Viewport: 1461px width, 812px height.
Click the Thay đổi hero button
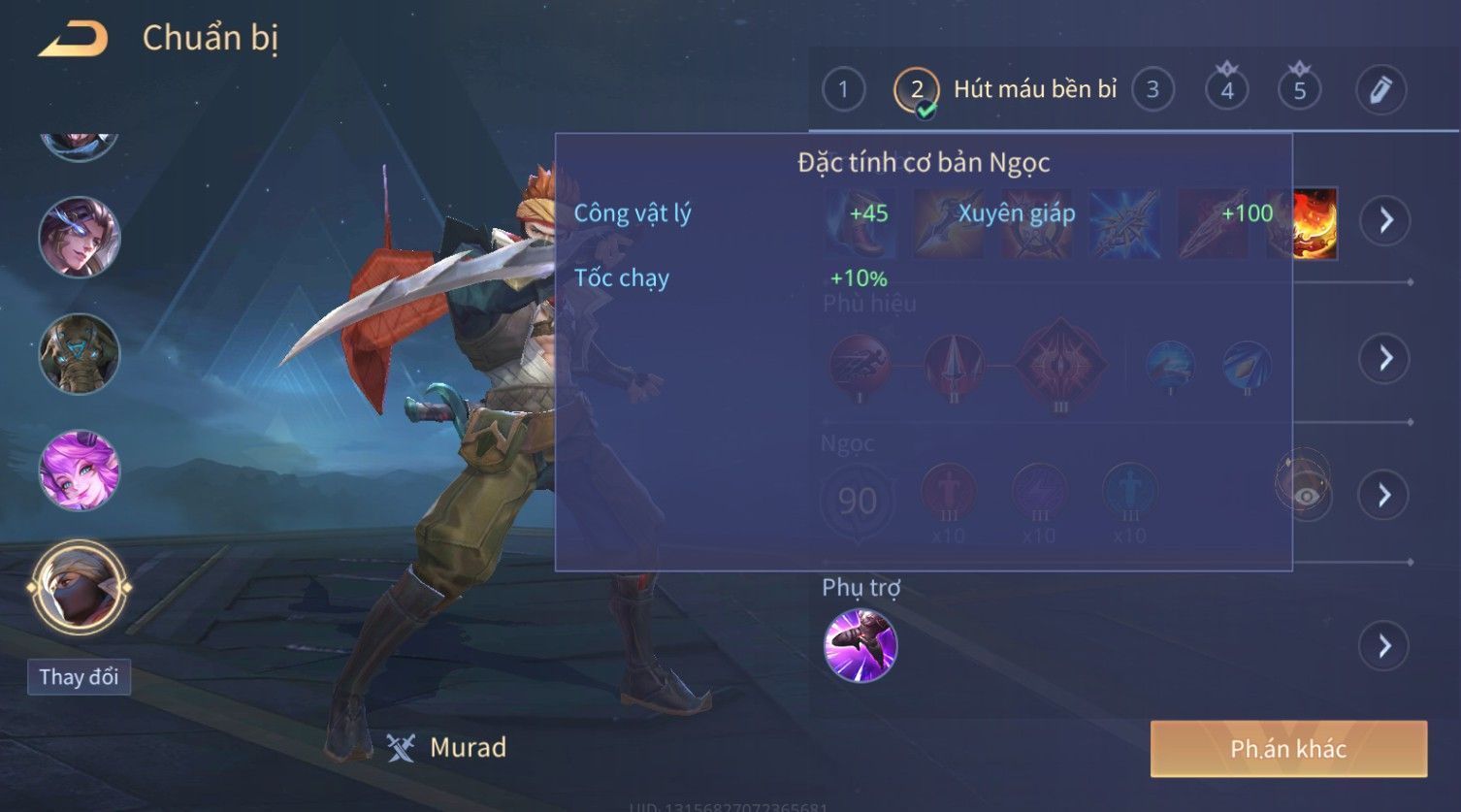(80, 676)
